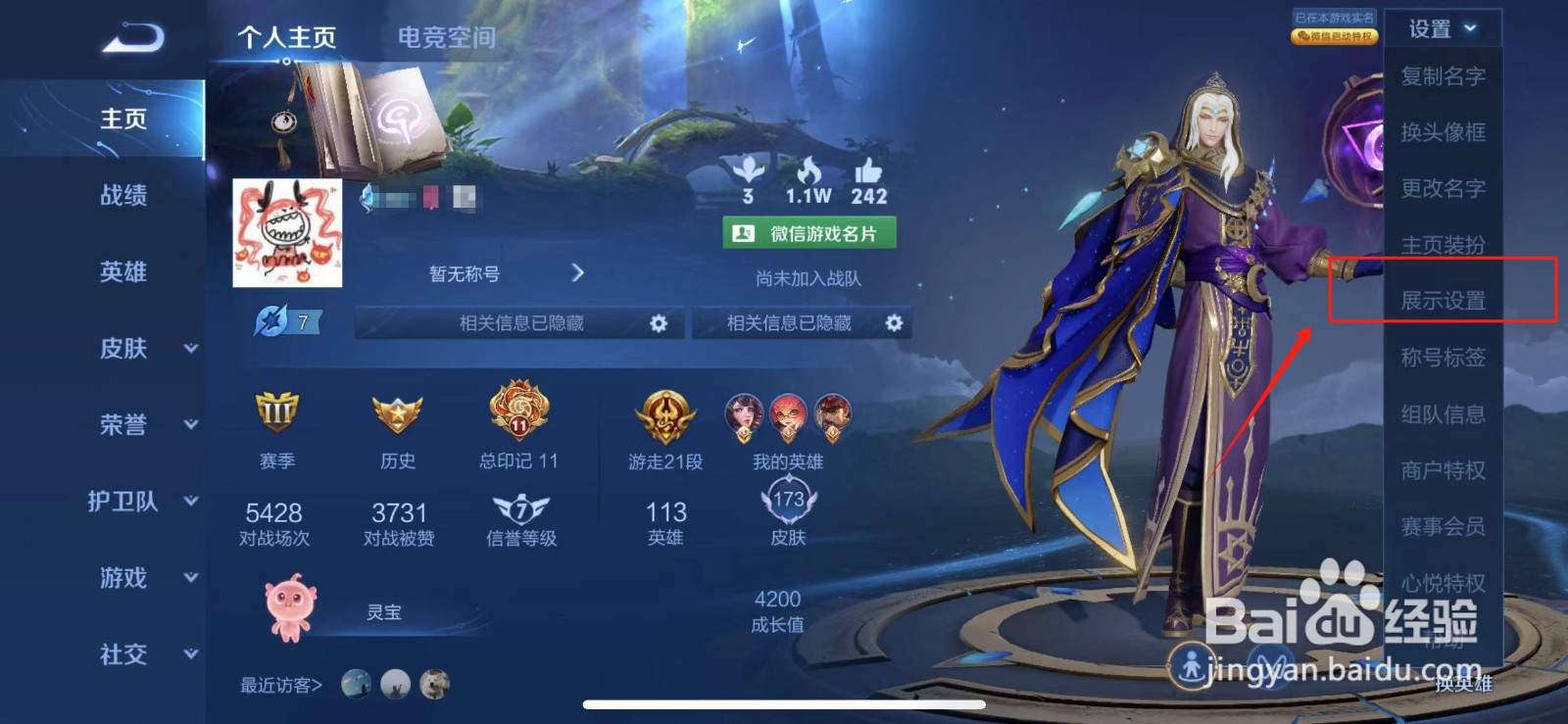Click the blue child-mode person icon bottom right
This screenshot has height=724, width=1568.
pos(1192,666)
